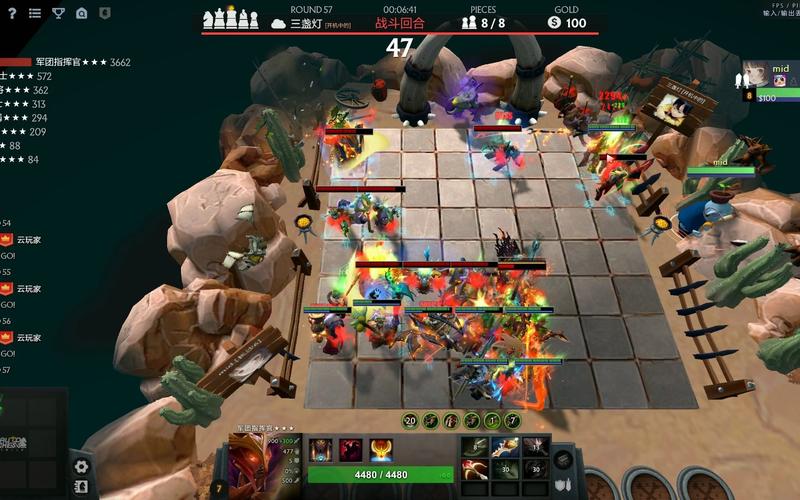Open the list menu icon

coord(35,13)
